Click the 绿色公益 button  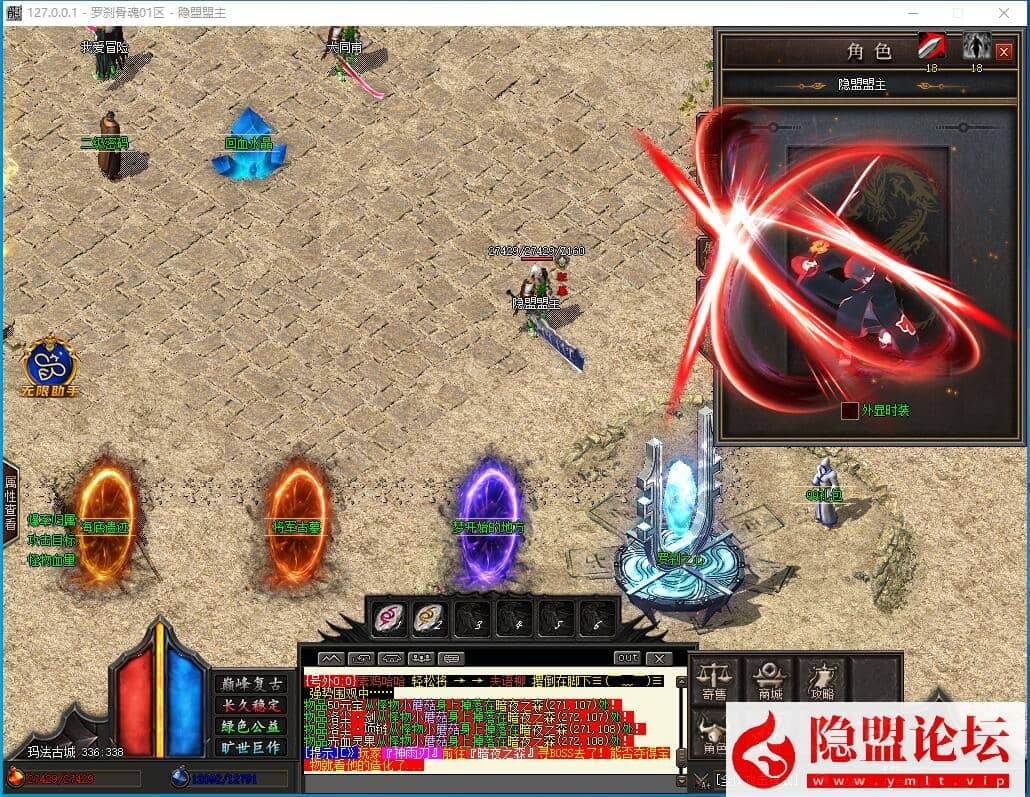coord(250,726)
